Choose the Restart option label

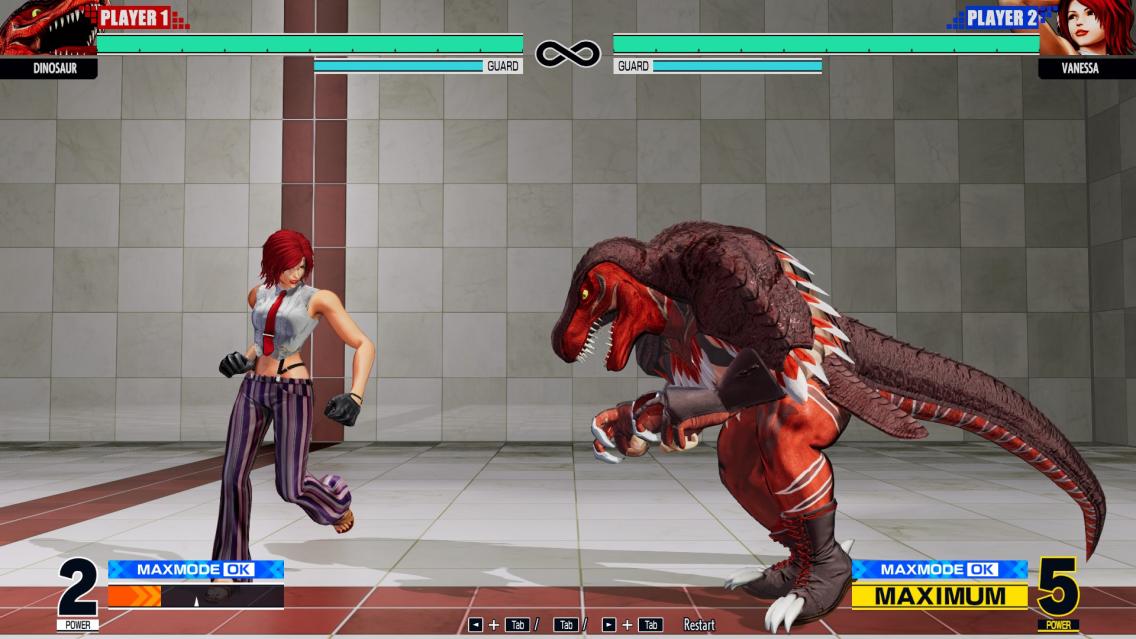click(699, 625)
